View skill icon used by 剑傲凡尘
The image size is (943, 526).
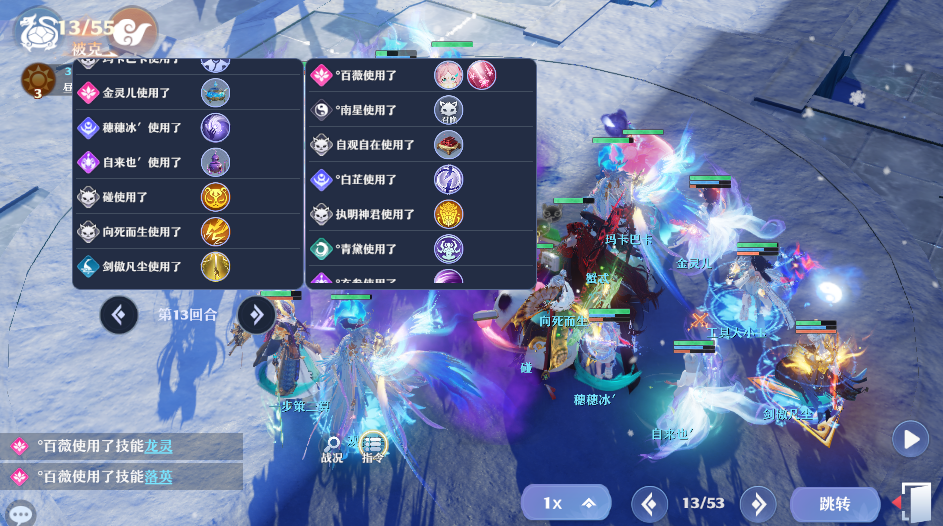pos(216,267)
